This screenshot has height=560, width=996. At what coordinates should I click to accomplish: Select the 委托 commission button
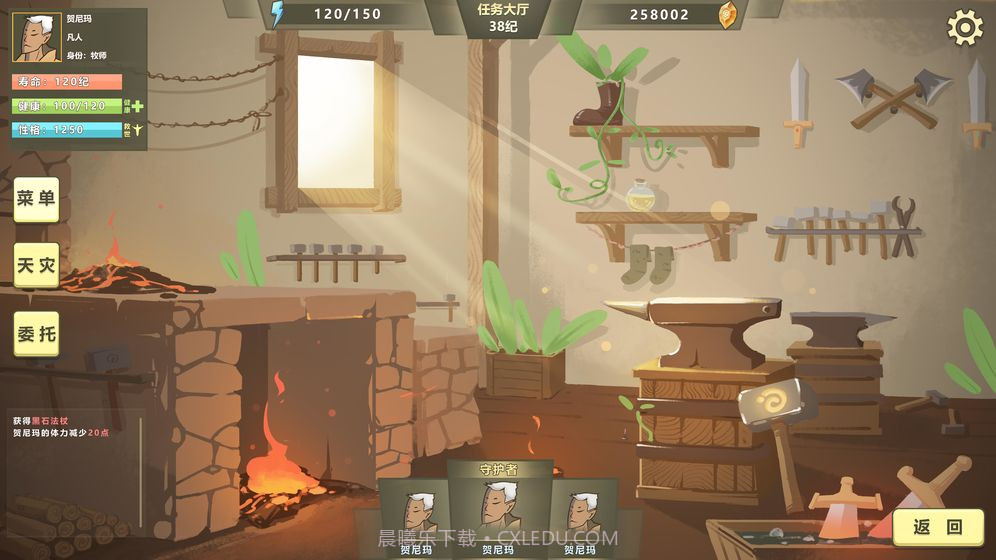36,333
